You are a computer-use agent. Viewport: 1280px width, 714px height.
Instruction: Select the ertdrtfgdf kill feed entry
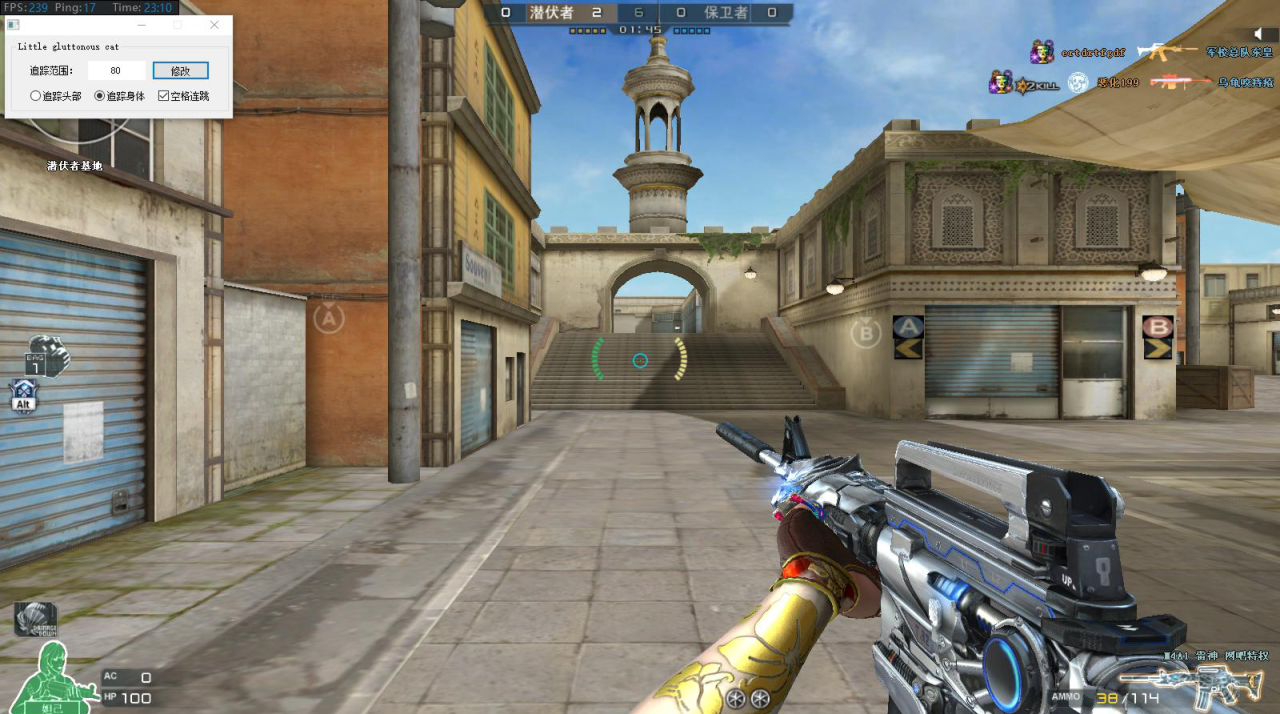[1092, 52]
